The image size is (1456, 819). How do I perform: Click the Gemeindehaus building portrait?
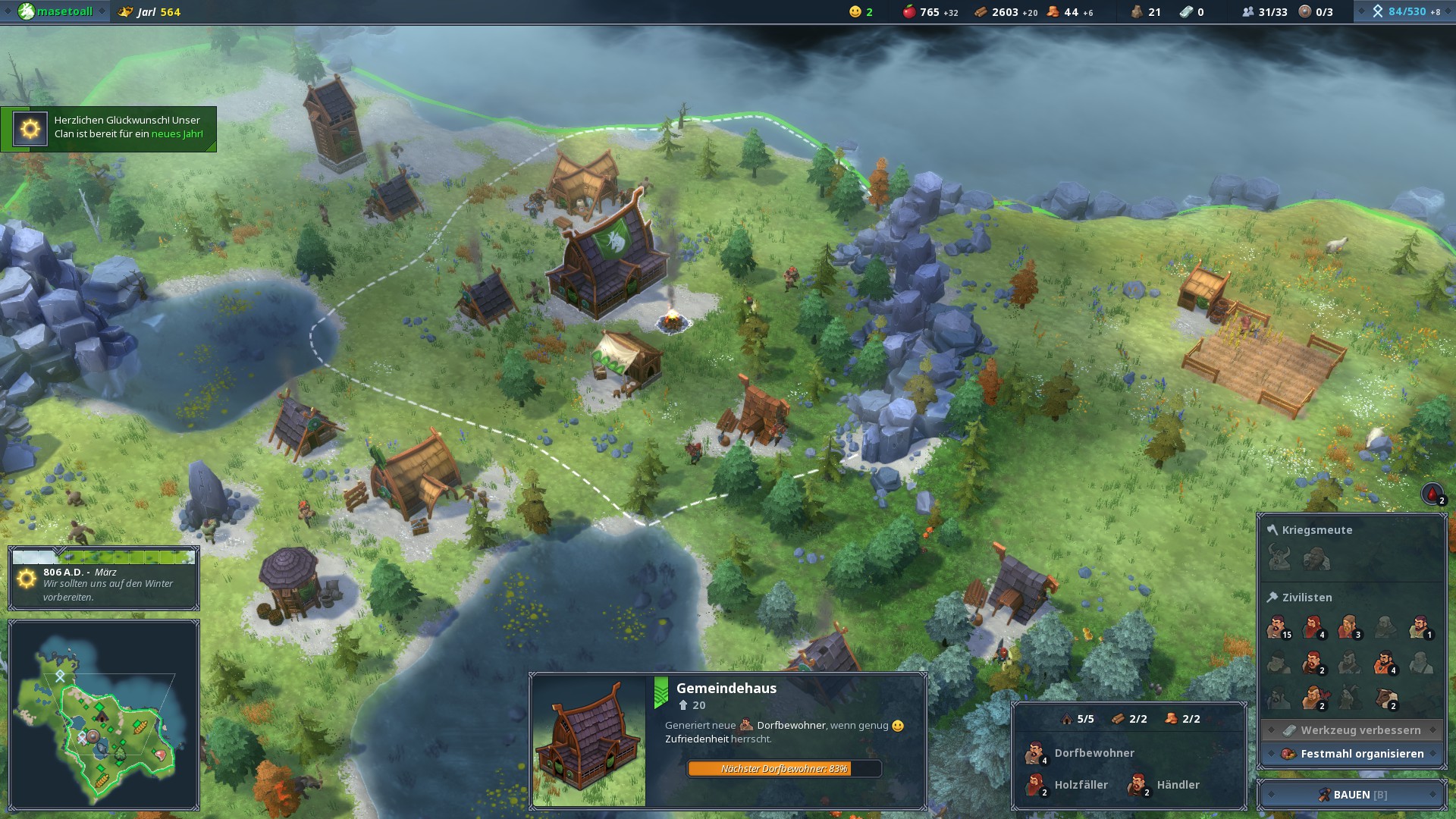[589, 741]
